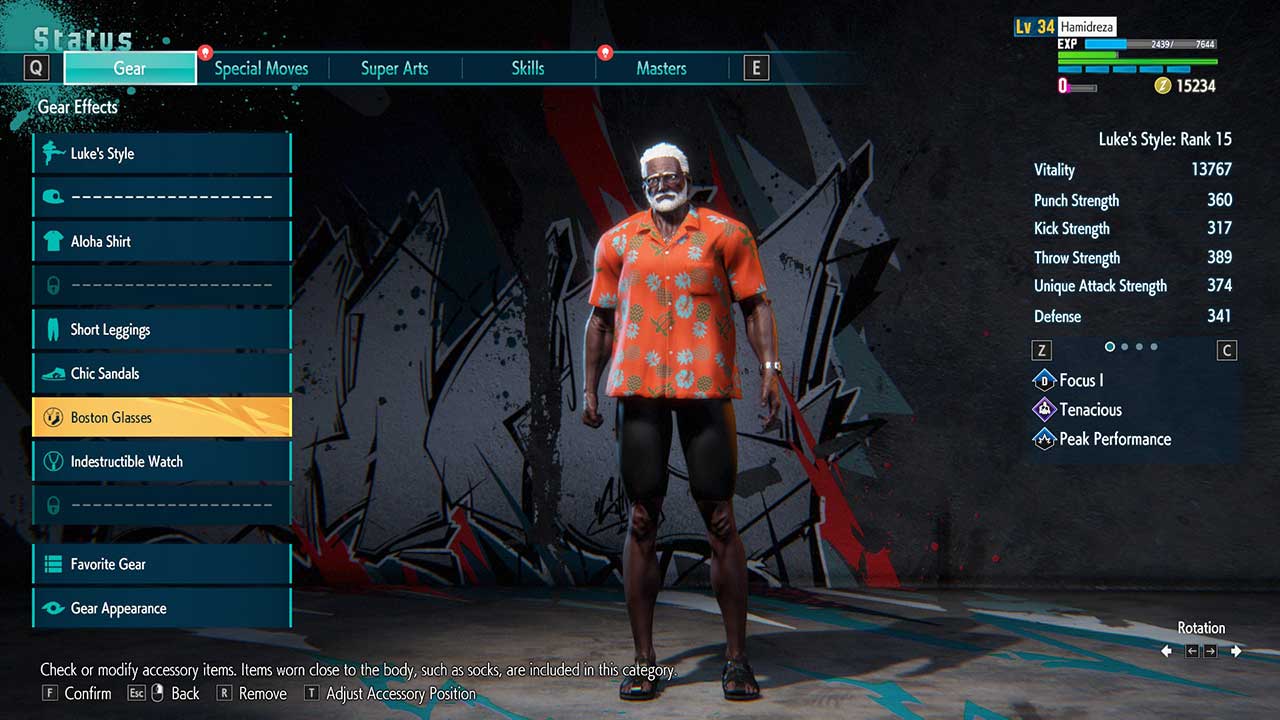The height and width of the screenshot is (720, 1280).
Task: Open the Skills tab
Action: pyautogui.click(x=528, y=68)
